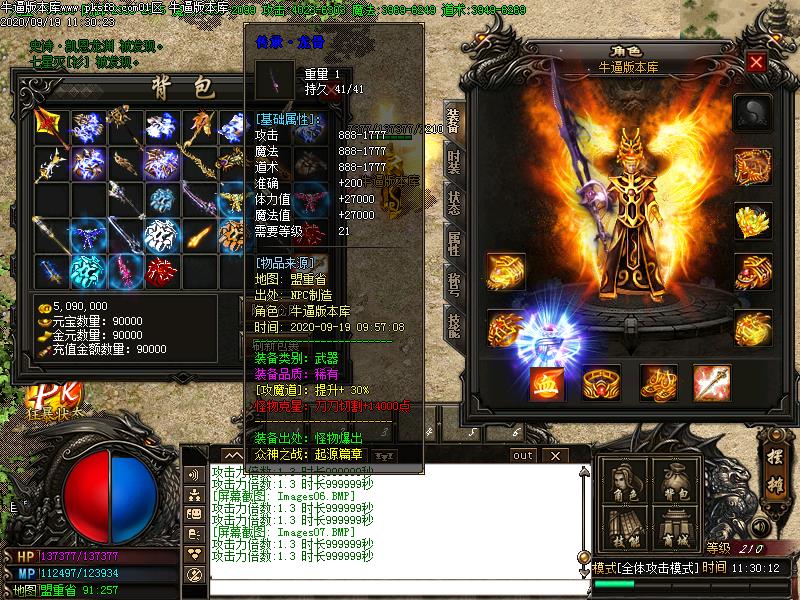Click the 血 blood charm equipment slot
The height and width of the screenshot is (600, 800).
click(x=546, y=383)
